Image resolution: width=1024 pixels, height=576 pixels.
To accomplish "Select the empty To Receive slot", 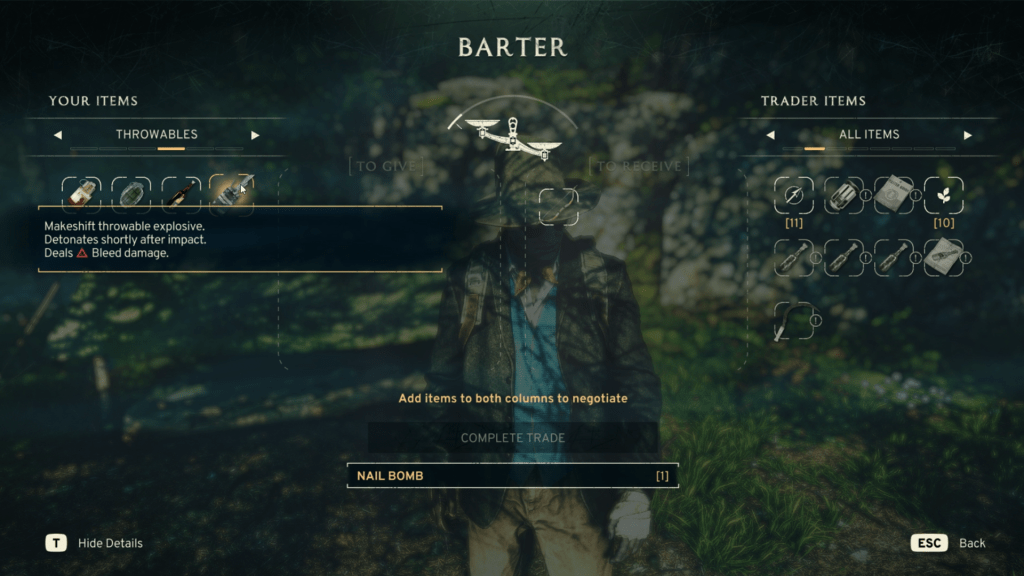I will tap(558, 206).
